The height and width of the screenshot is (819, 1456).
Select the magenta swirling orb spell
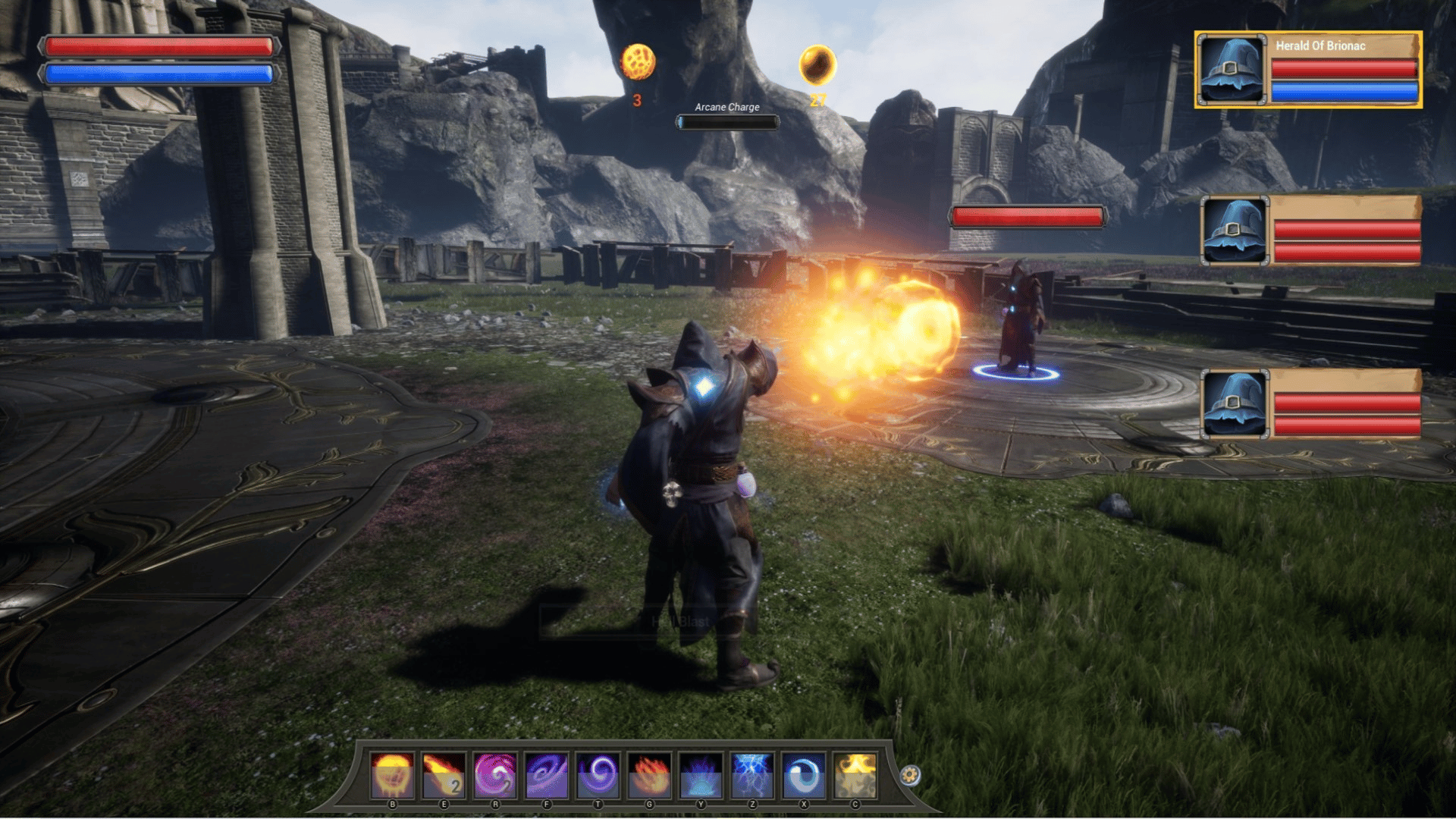[495, 775]
